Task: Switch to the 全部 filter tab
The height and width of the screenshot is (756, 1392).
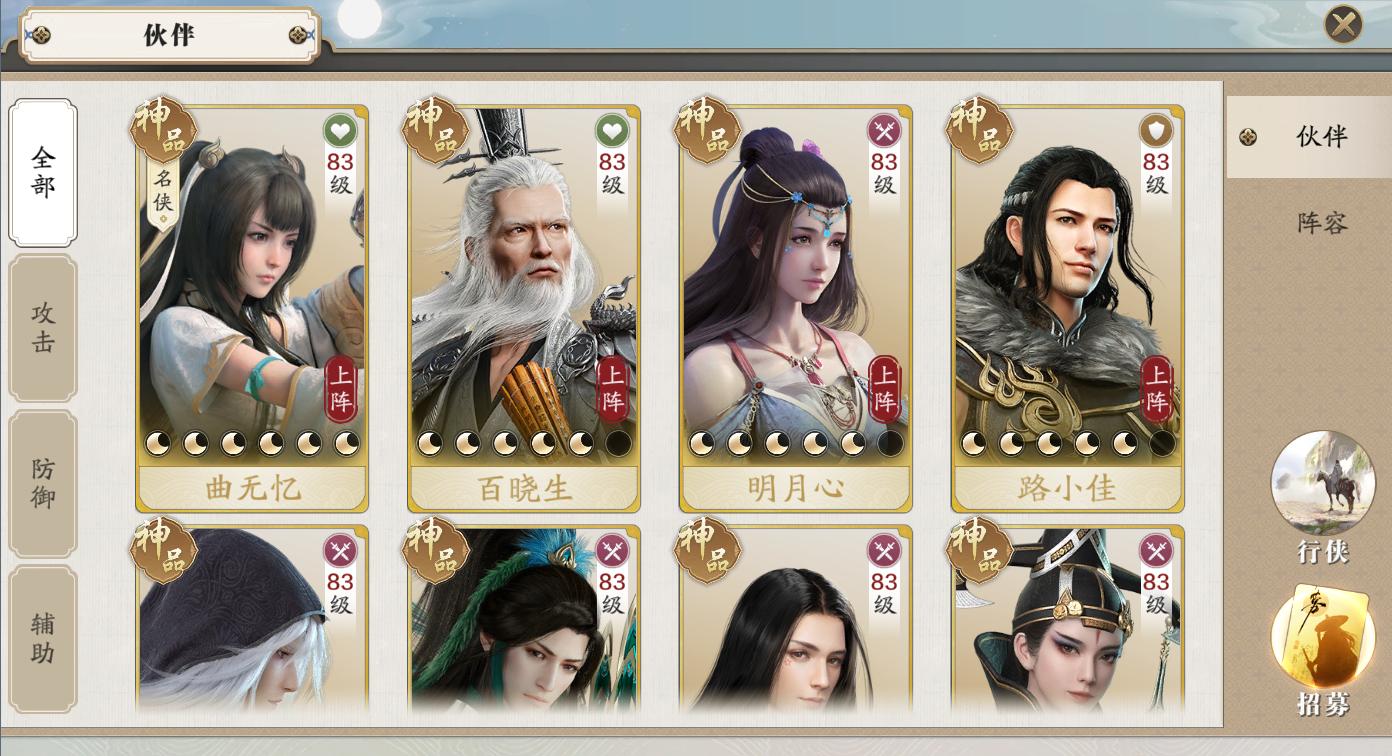Action: point(43,172)
